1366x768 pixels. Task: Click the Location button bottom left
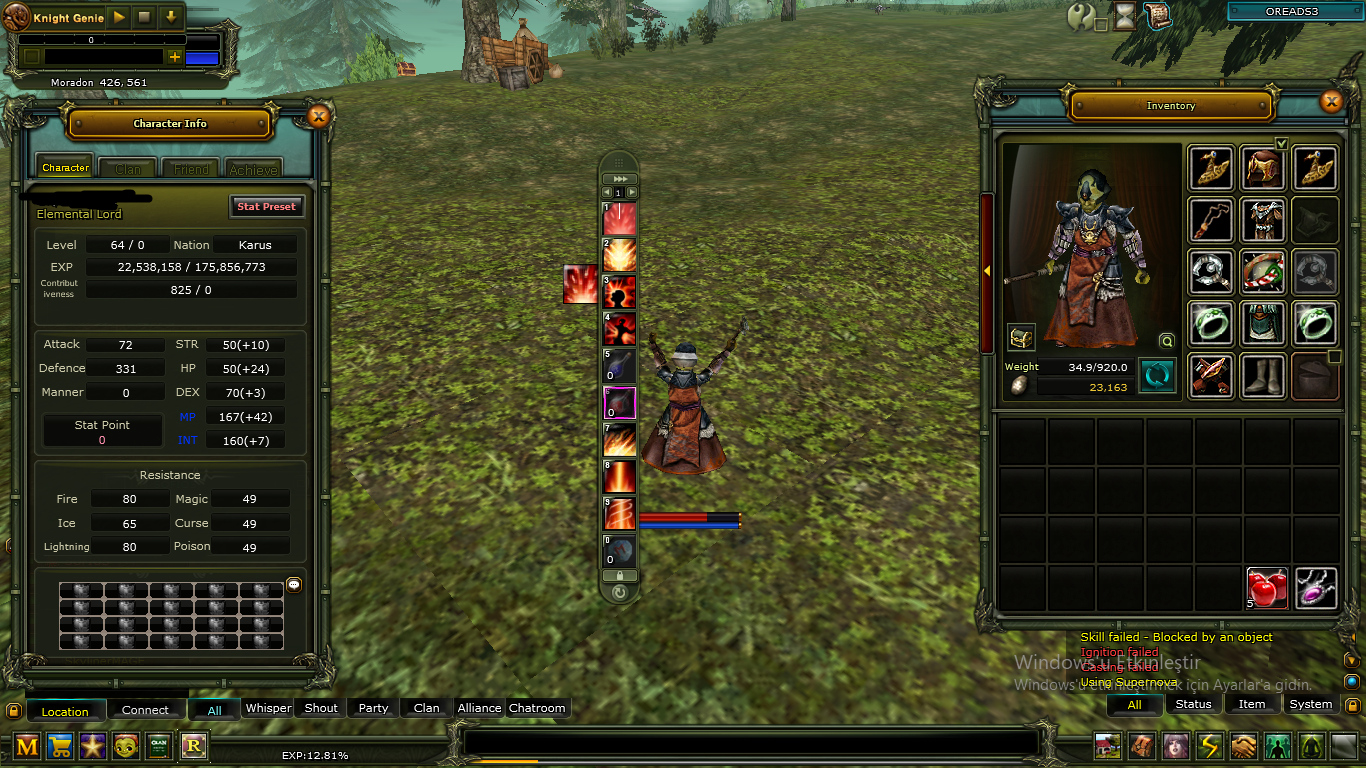[x=66, y=710]
